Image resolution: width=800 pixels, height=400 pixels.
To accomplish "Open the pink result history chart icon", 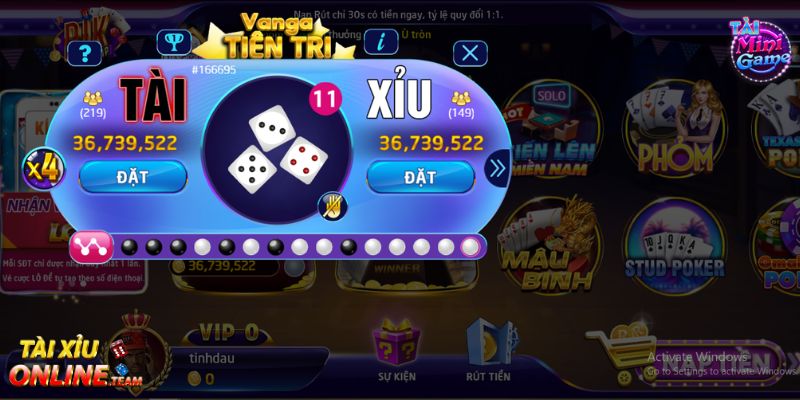I will (91, 245).
